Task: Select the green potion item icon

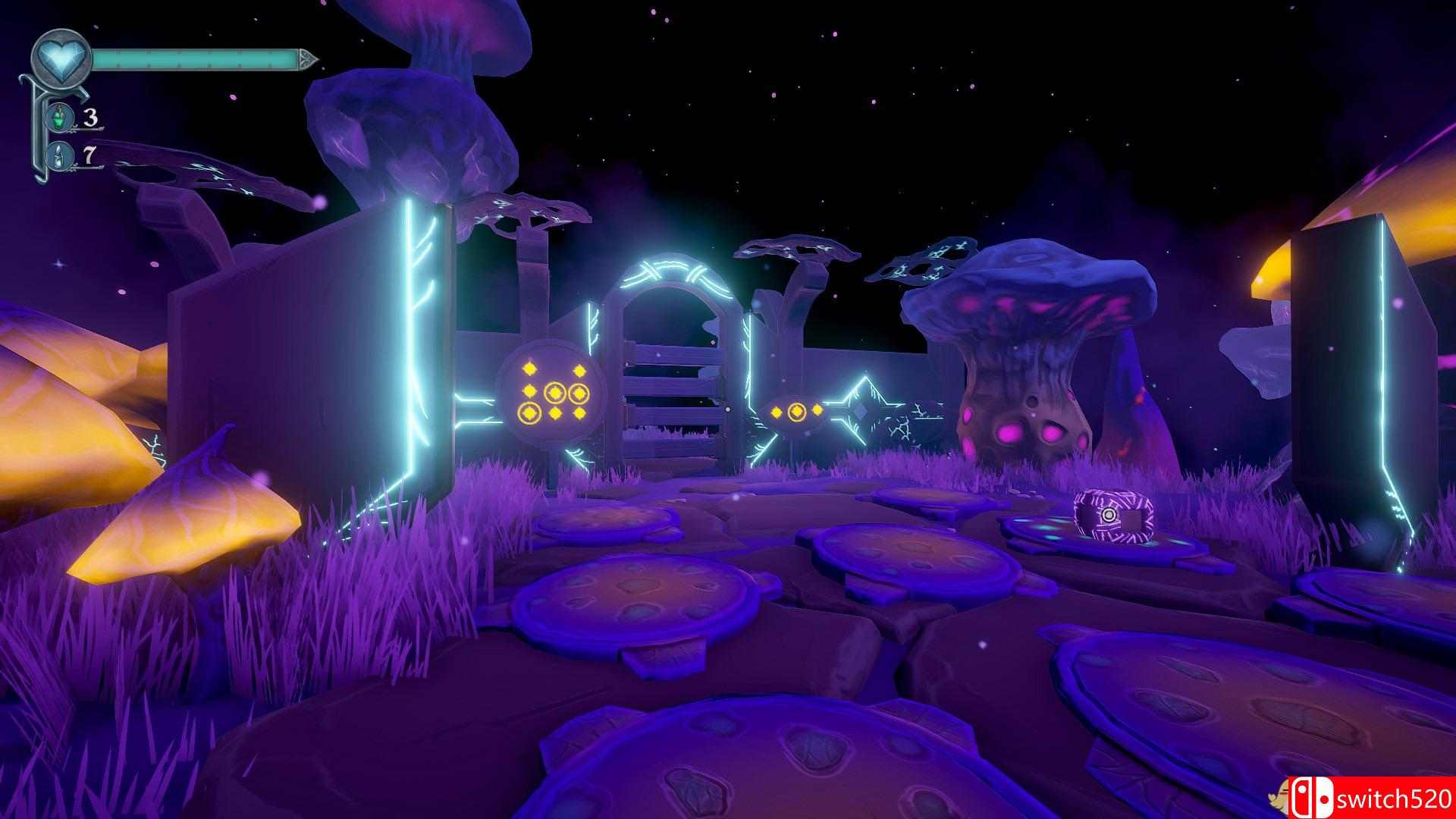Action: pos(58,118)
